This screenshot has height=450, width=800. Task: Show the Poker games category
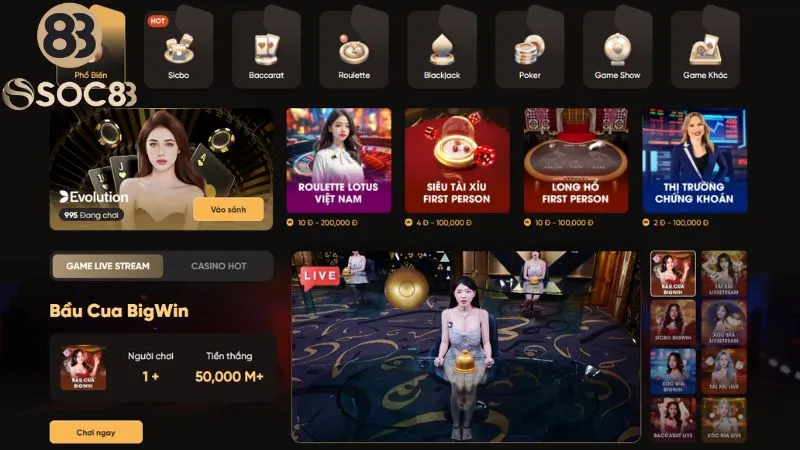tap(529, 50)
